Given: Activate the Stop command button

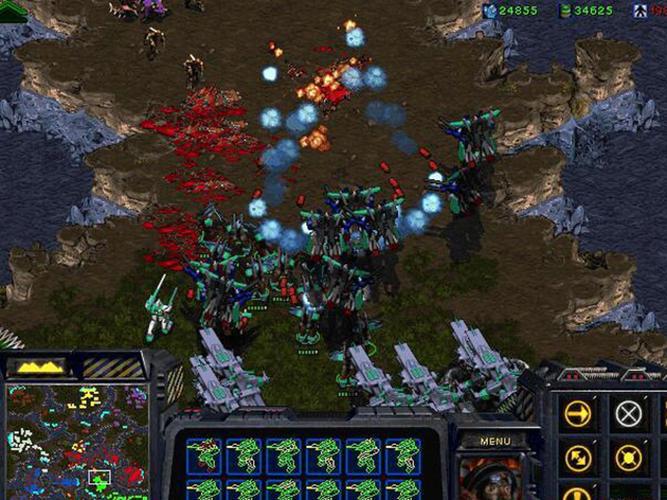Looking at the screenshot, I should click(628, 413).
